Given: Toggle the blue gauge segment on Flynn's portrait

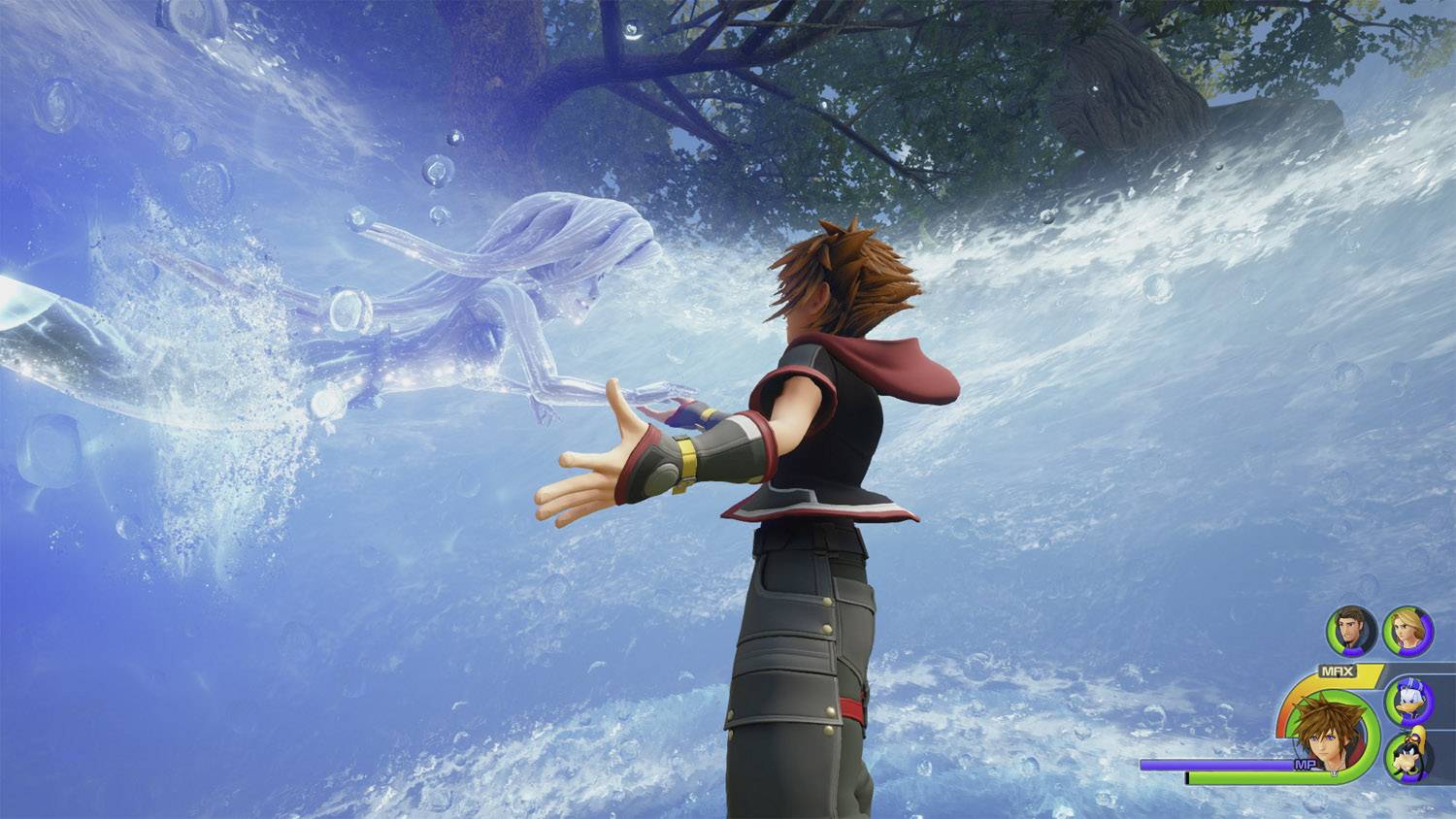Looking at the screenshot, I should [1351, 649].
